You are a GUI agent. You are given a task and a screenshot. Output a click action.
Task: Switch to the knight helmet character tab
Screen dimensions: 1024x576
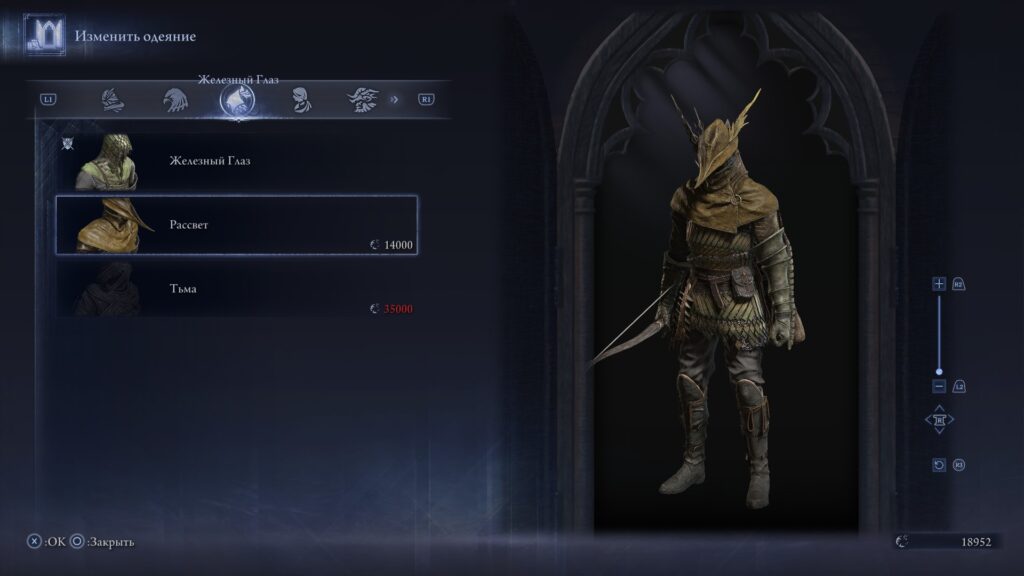[x=113, y=99]
